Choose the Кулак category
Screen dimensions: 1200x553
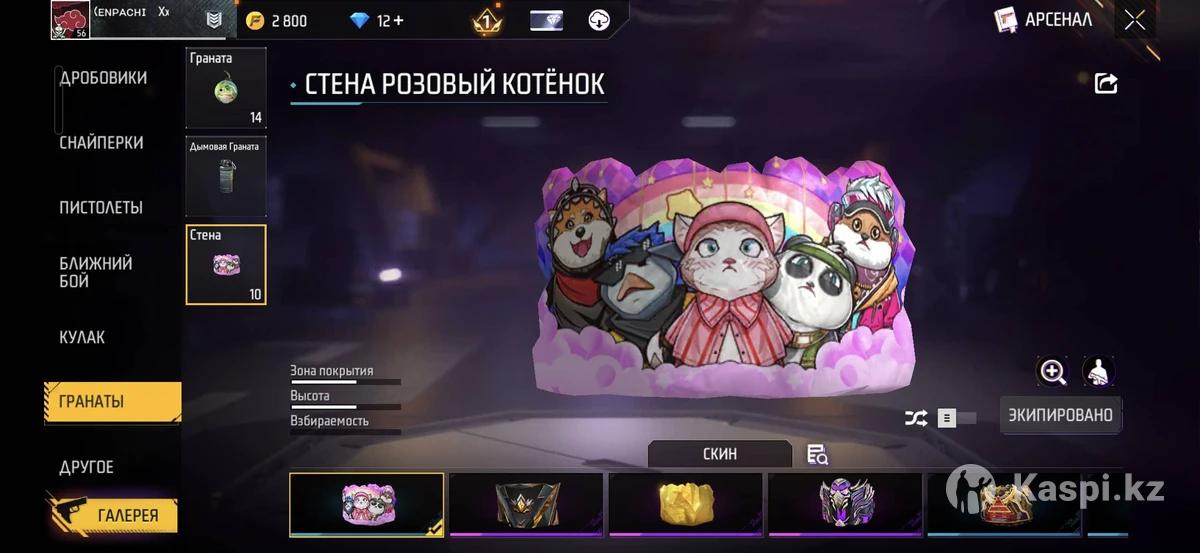coord(82,337)
